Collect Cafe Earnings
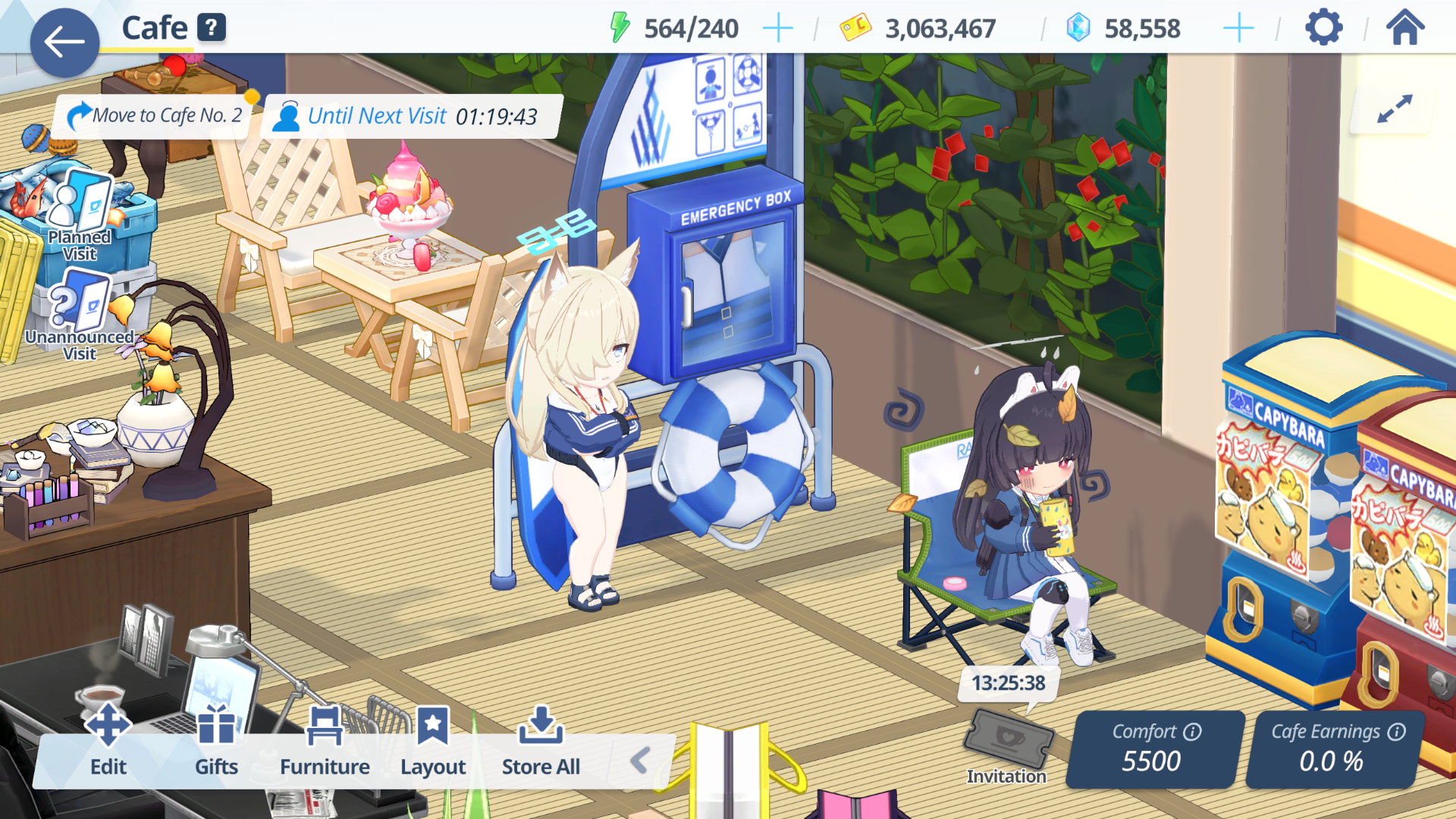 [1332, 749]
